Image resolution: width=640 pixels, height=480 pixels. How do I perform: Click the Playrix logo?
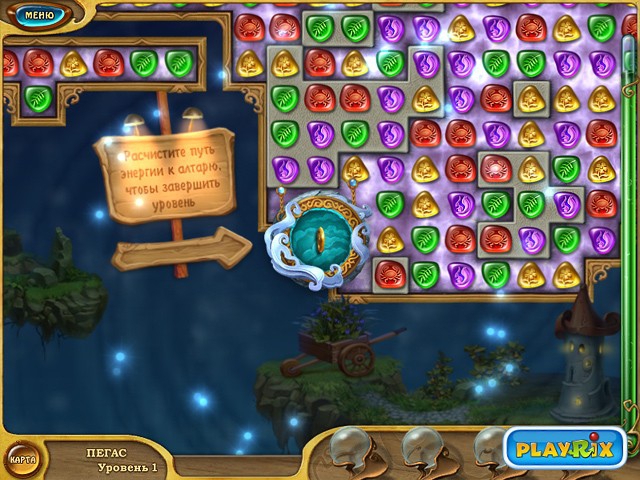pos(564,448)
